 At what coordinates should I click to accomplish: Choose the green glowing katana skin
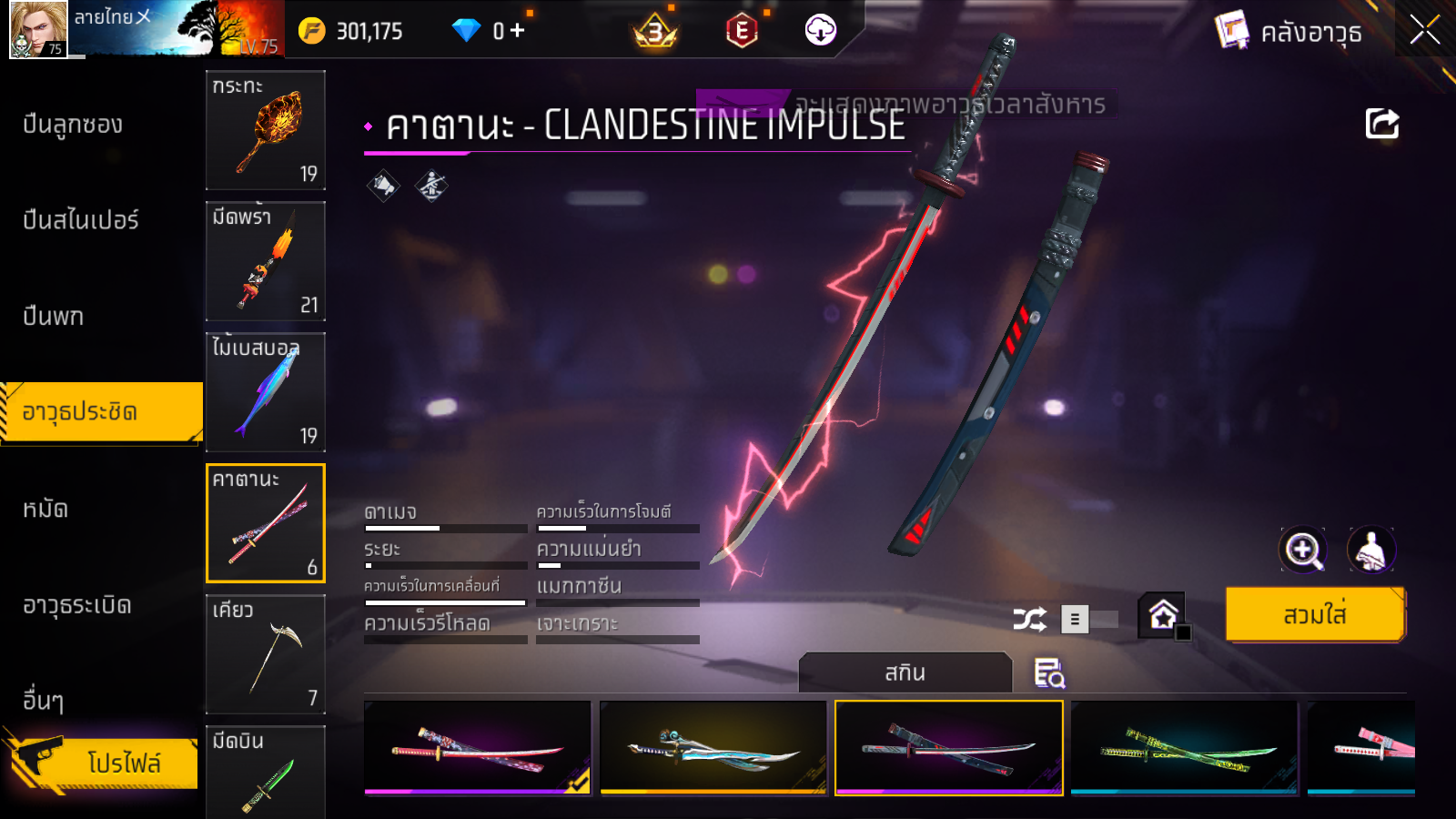pos(1184,747)
